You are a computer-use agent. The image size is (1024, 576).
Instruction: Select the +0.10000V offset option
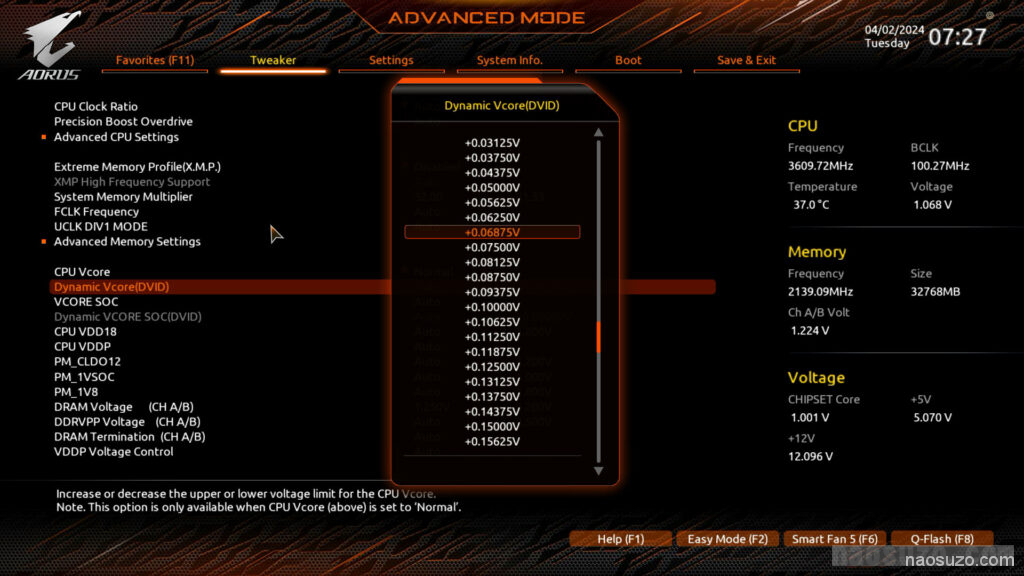pyautogui.click(x=492, y=307)
